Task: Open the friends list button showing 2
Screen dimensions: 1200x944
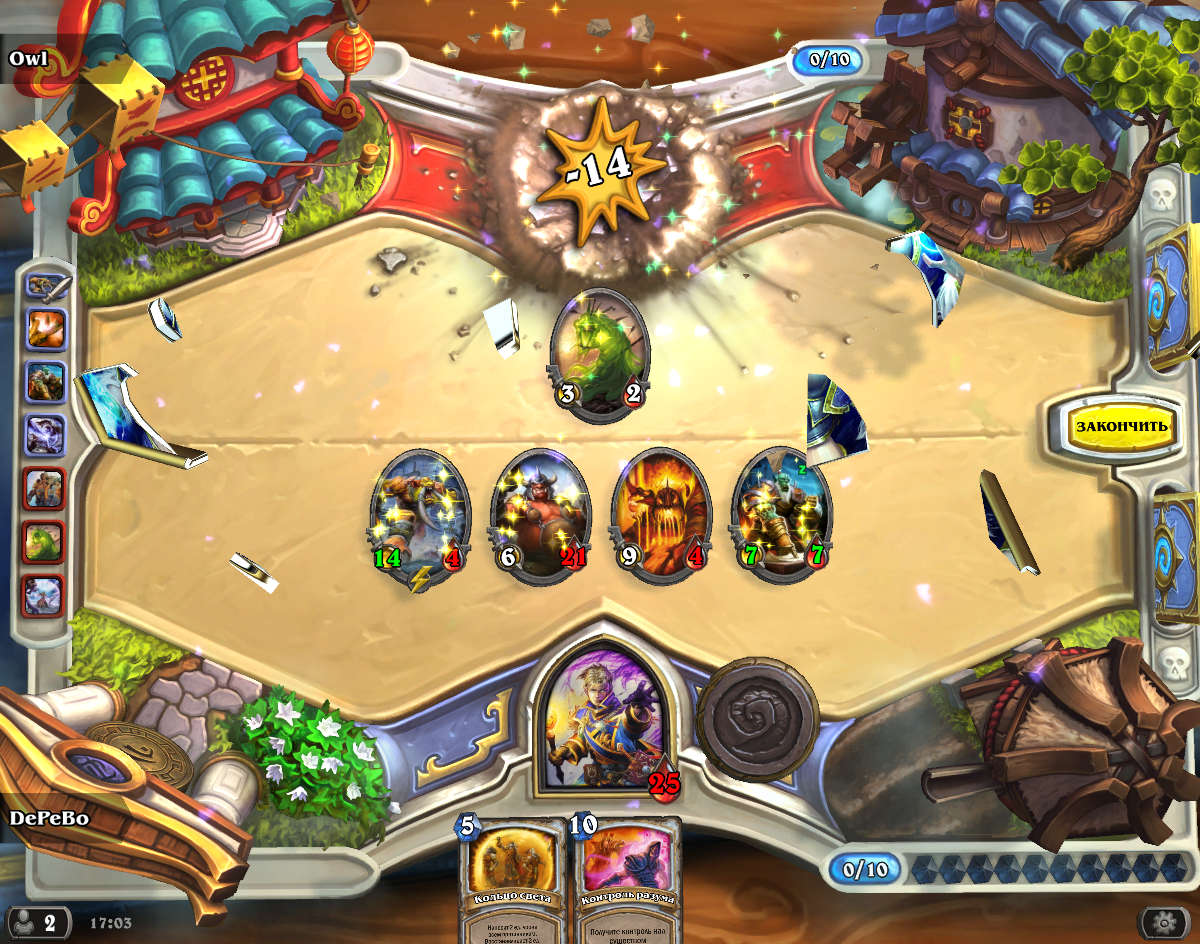Action: [x=39, y=921]
